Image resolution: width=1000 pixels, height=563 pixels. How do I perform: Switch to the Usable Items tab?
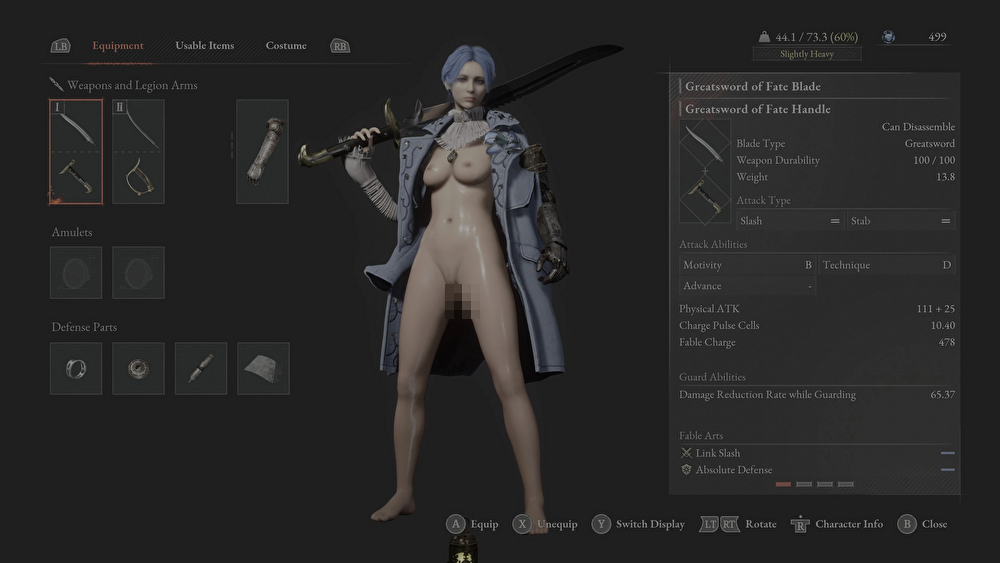coord(204,45)
